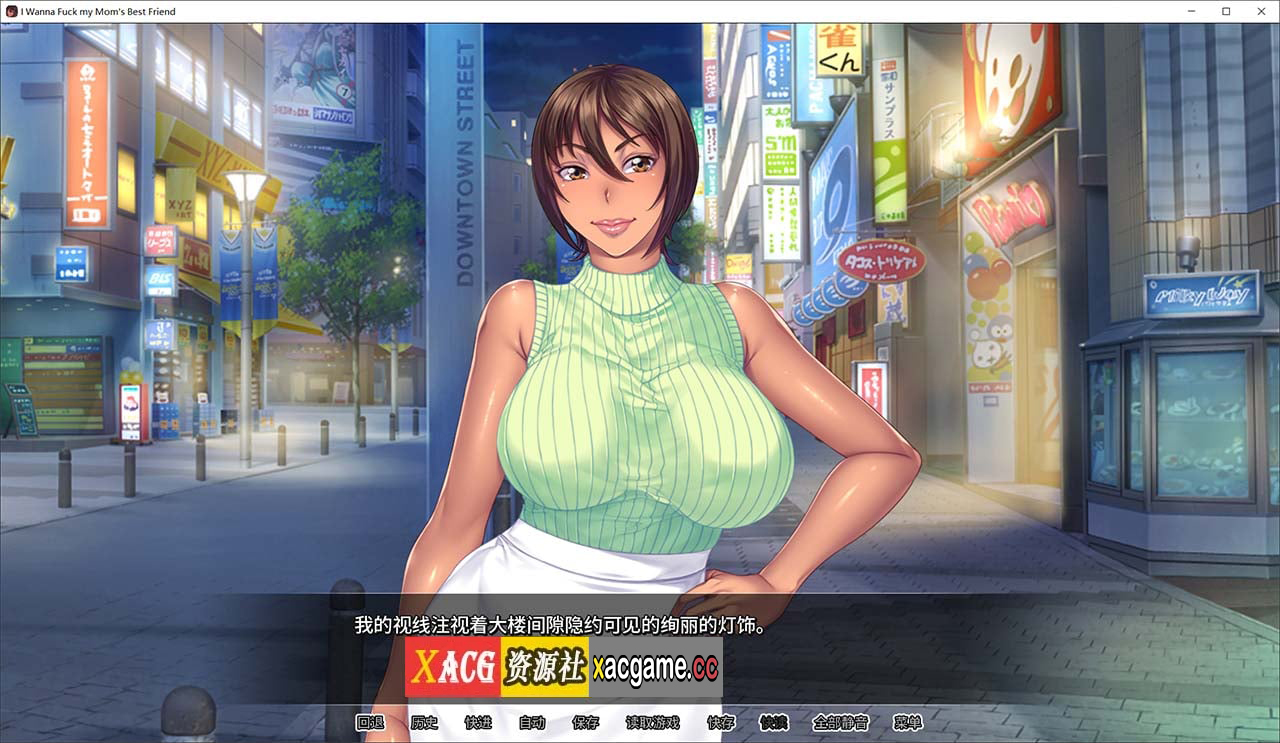Viewport: 1280px width, 743px height.
Task: Open the 读取游戏 (load game) screen
Action: pos(653,723)
